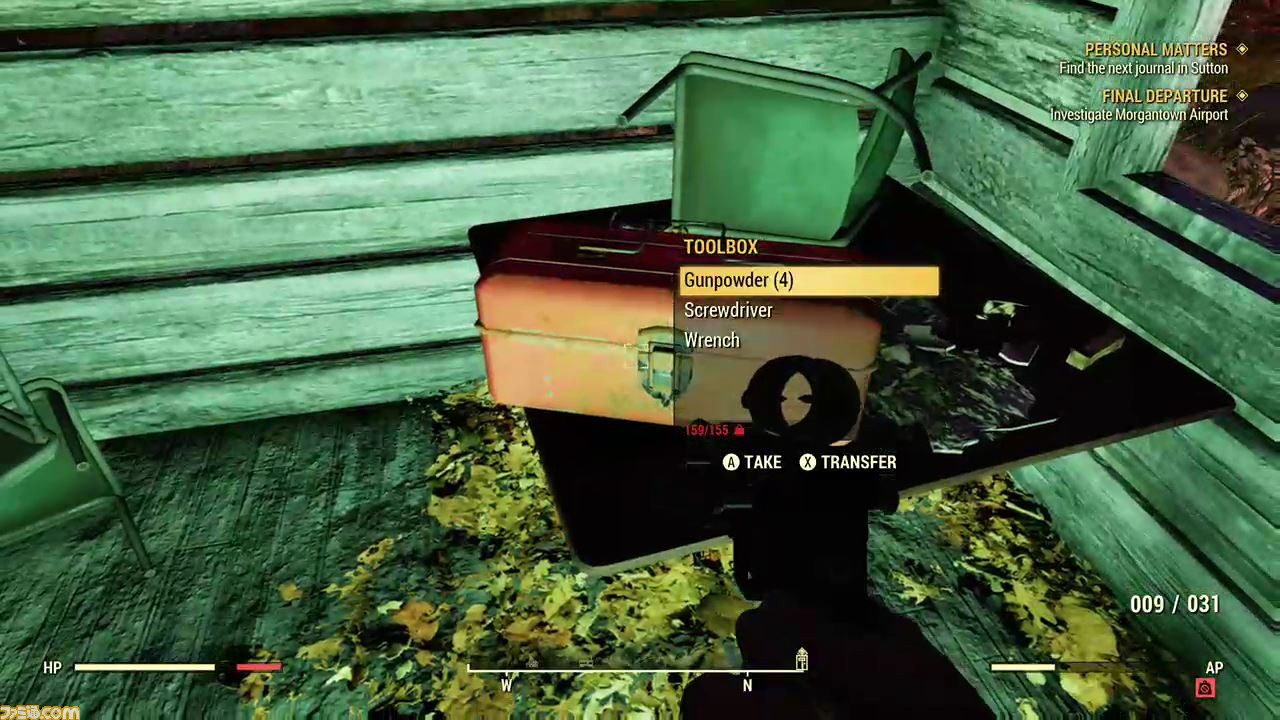Select the Screwdriver item
Image resolution: width=1280 pixels, height=720 pixels.
click(x=728, y=310)
